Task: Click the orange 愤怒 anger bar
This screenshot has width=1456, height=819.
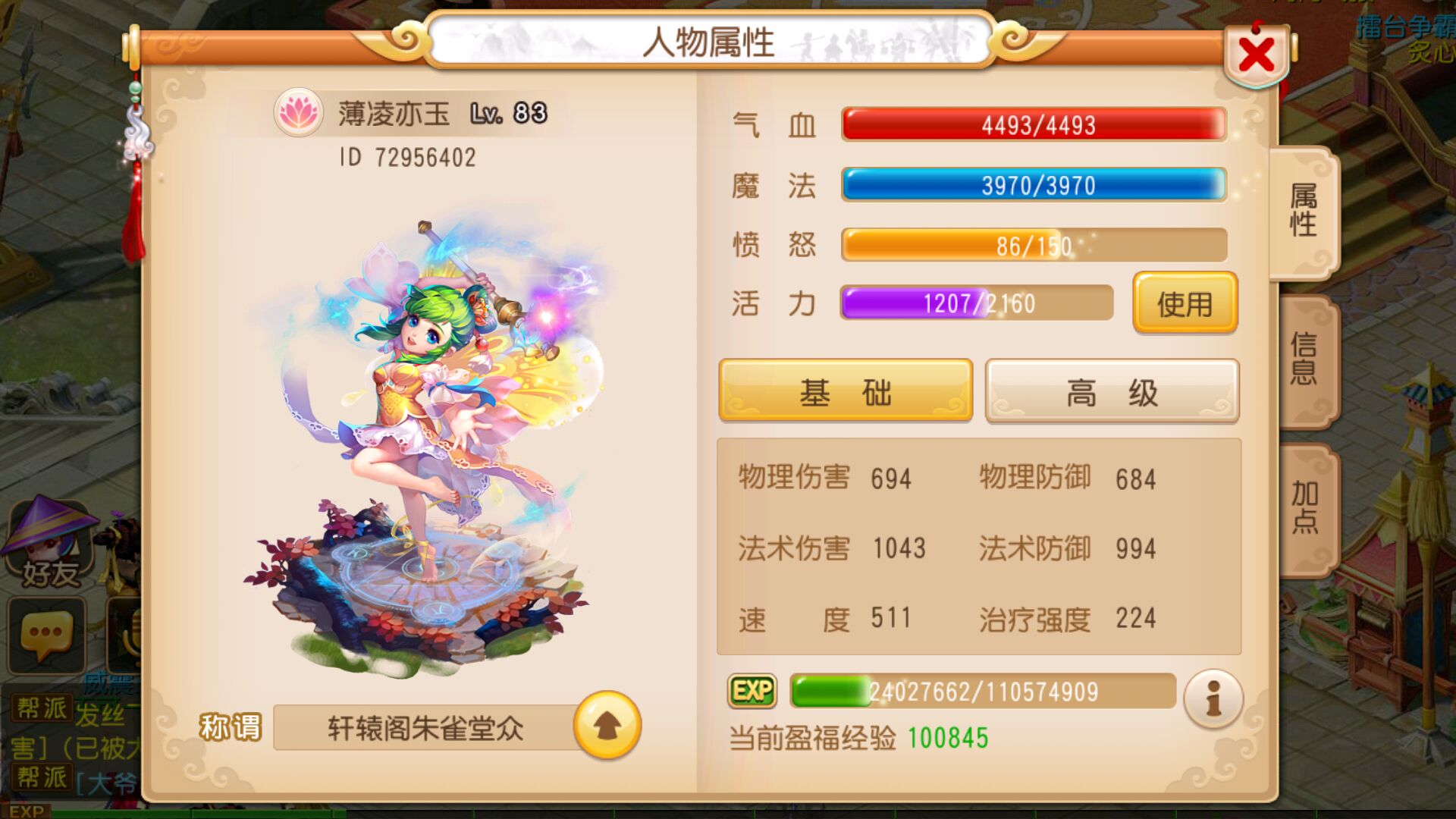Action: click(x=1034, y=244)
